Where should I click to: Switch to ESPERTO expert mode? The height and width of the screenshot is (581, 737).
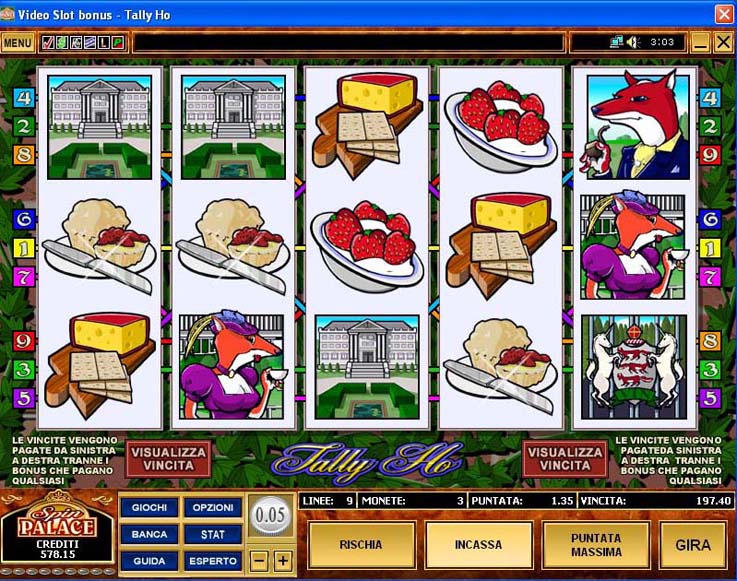tap(213, 561)
